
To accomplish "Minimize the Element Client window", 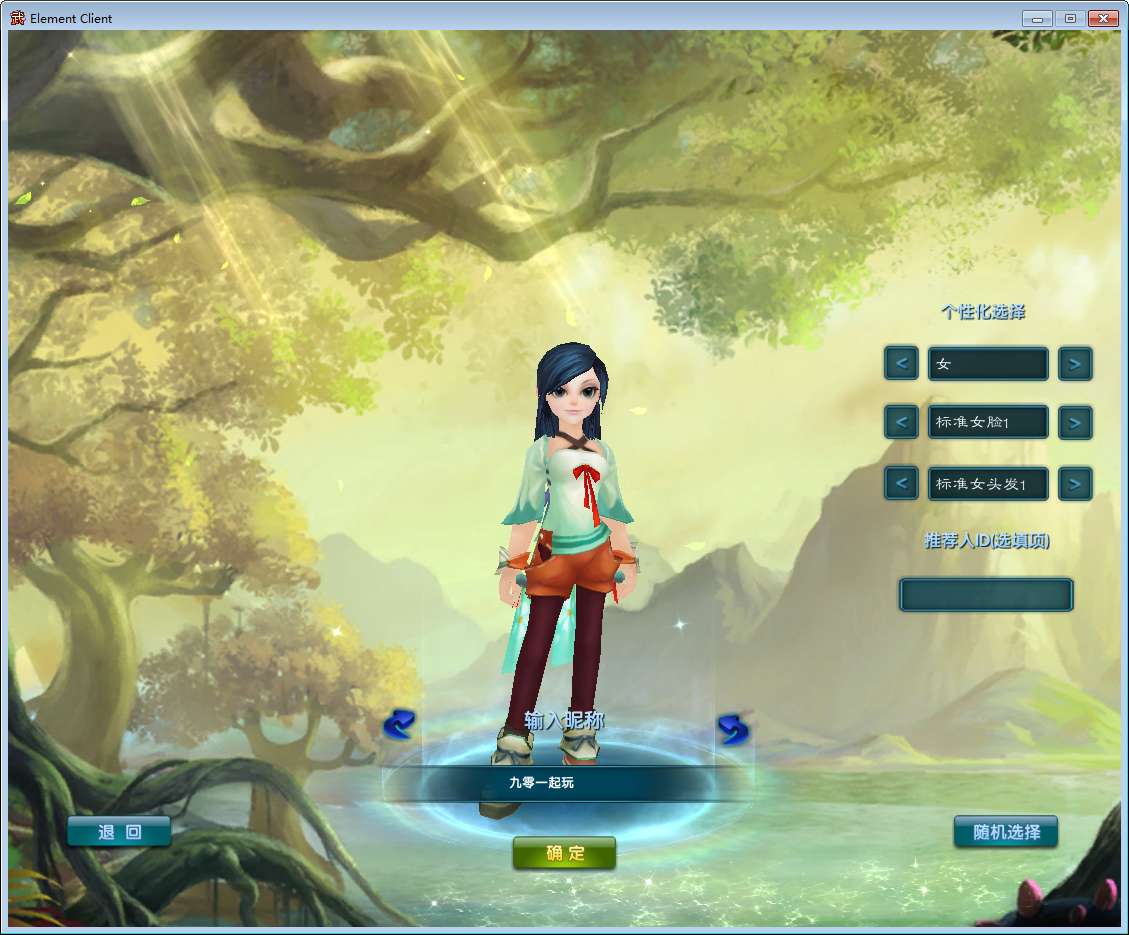I will [x=1037, y=18].
